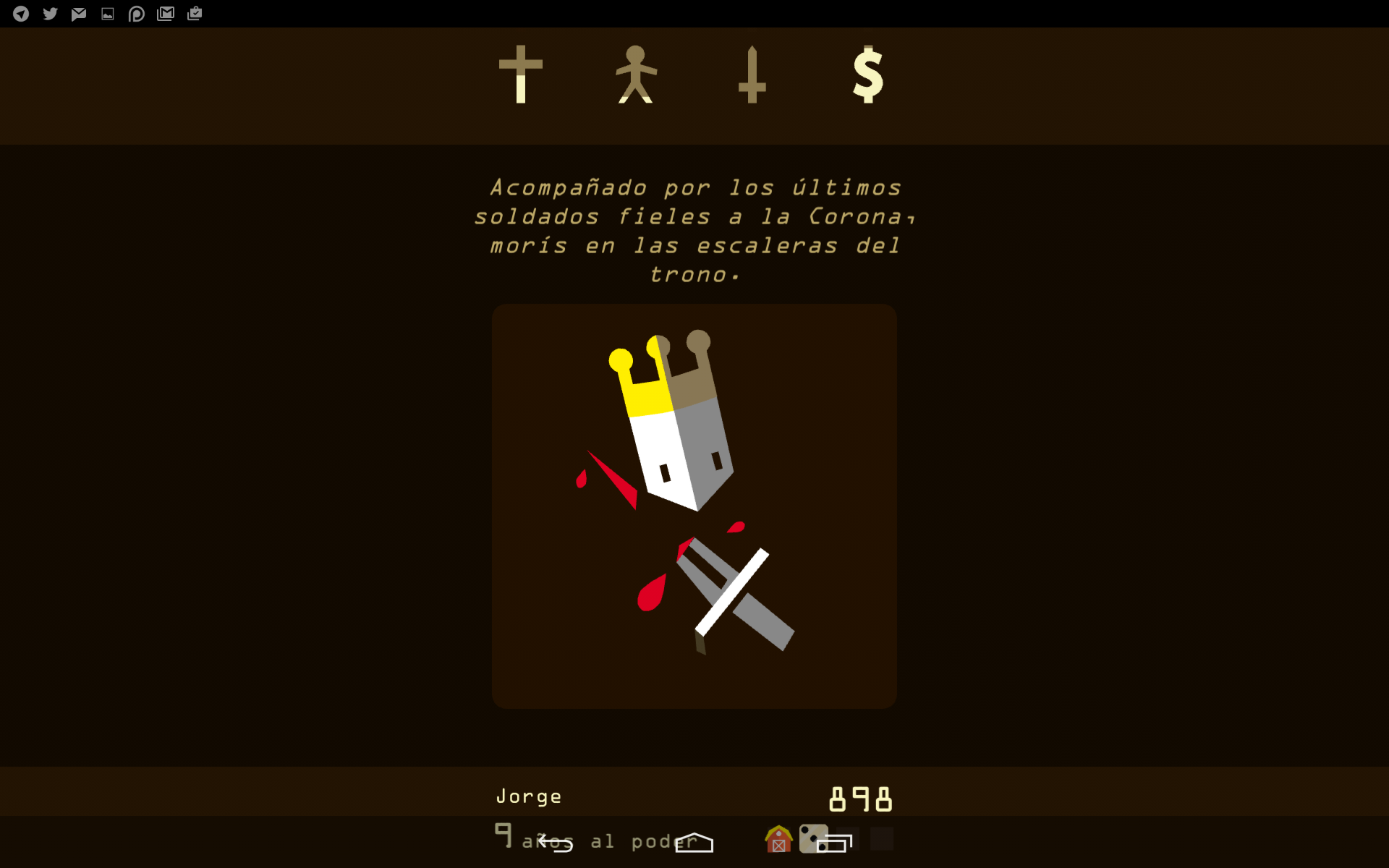The width and height of the screenshot is (1389, 868).
Task: Select the fallen king death card
Action: 694,506
